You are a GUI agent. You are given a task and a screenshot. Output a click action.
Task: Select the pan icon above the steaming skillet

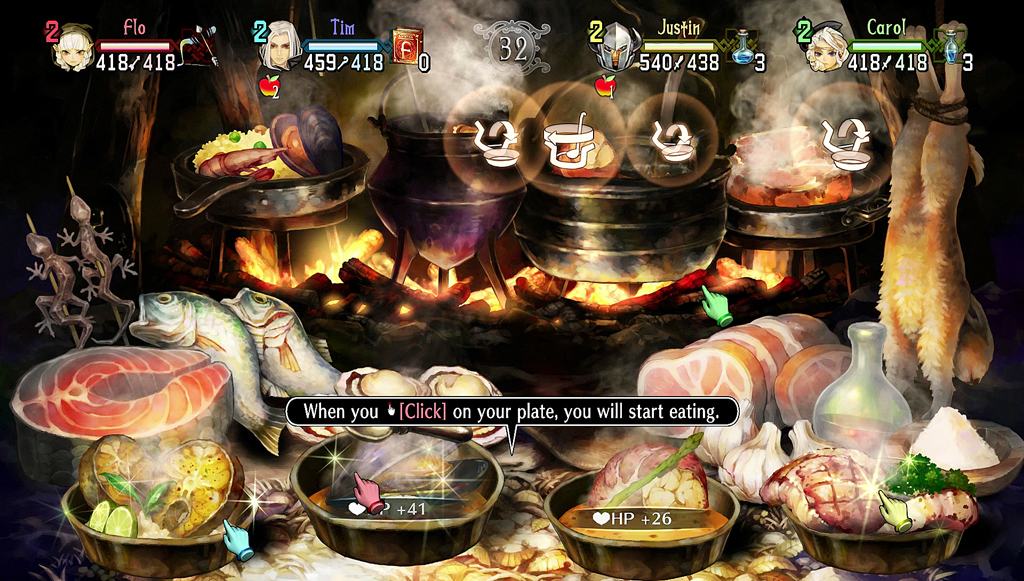coord(845,141)
